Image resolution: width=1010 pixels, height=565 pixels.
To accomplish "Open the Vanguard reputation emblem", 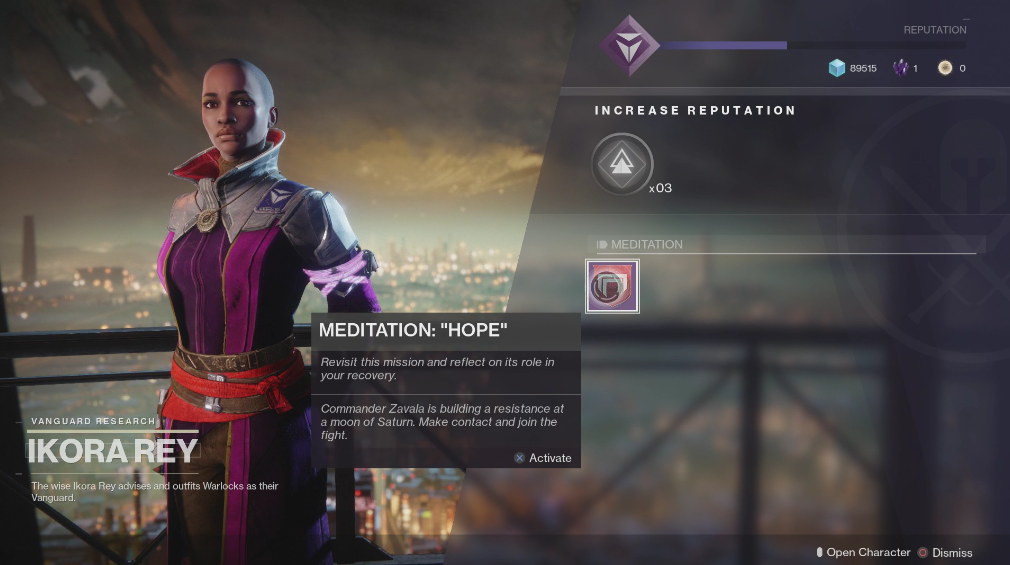I will click(629, 45).
